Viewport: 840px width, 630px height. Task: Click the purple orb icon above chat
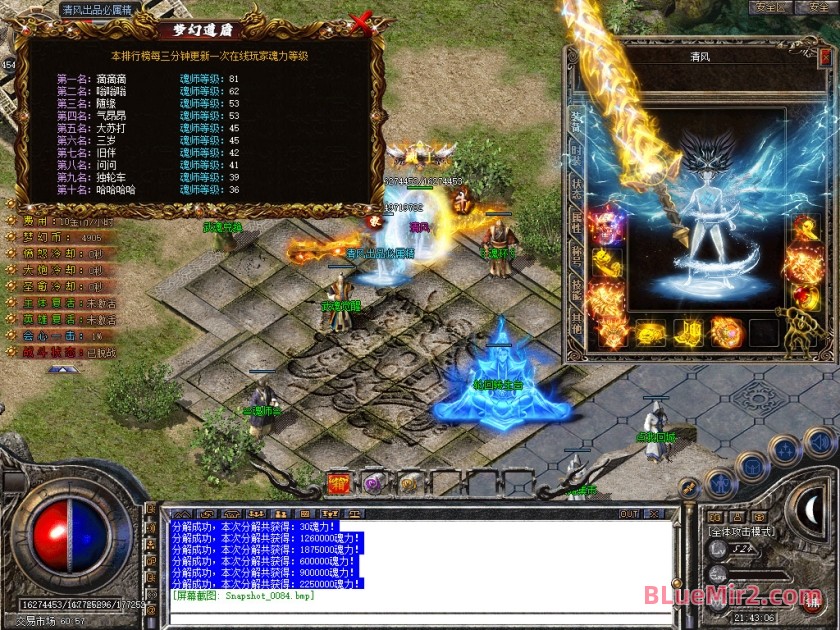[372, 484]
